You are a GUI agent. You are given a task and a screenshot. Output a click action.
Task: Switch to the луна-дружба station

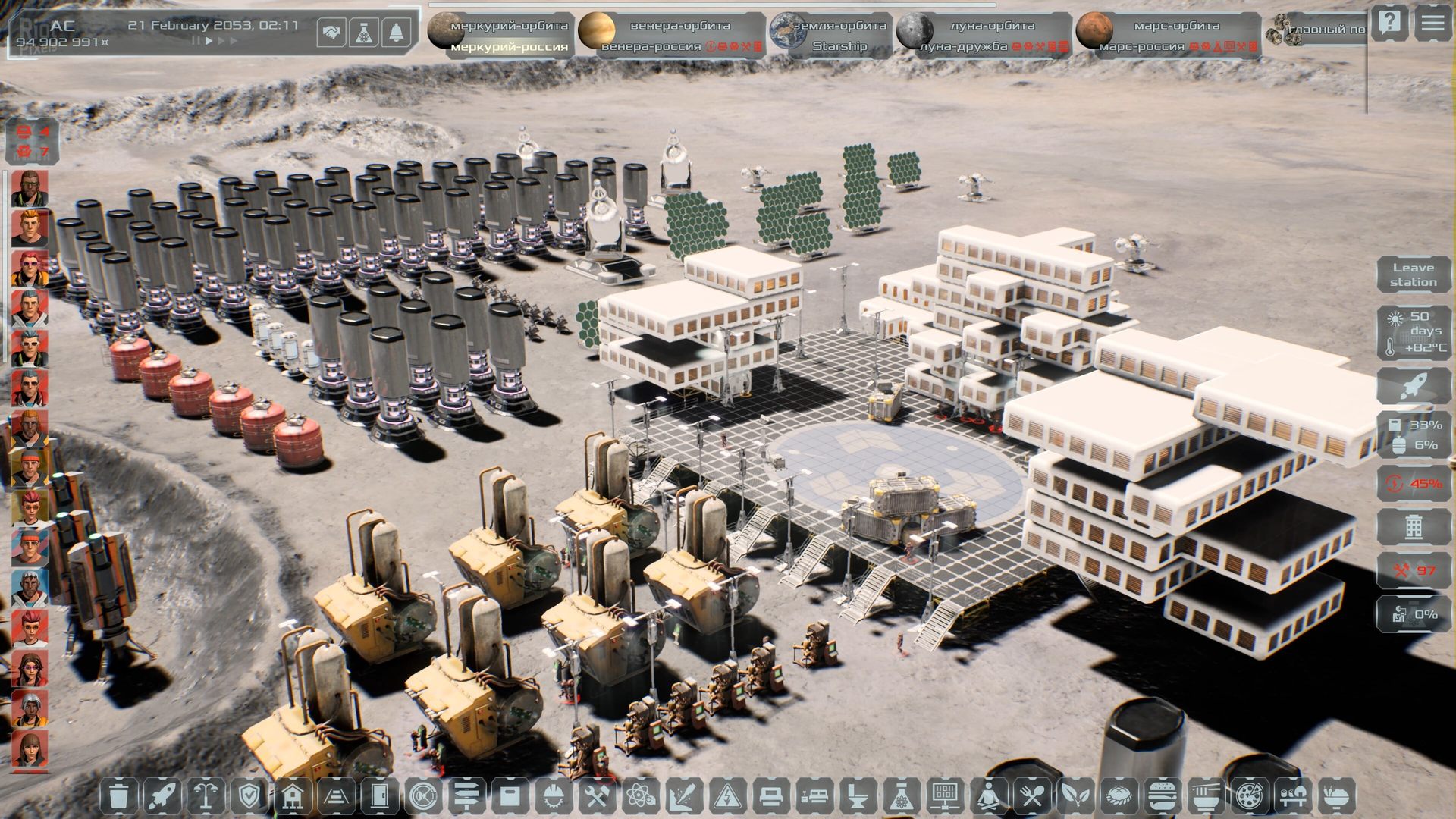(x=964, y=47)
